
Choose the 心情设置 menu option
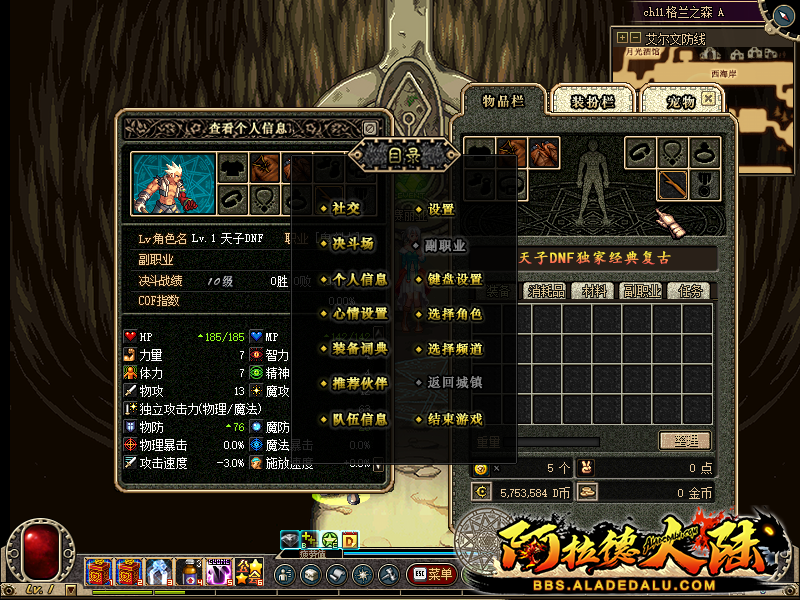pyautogui.click(x=359, y=314)
